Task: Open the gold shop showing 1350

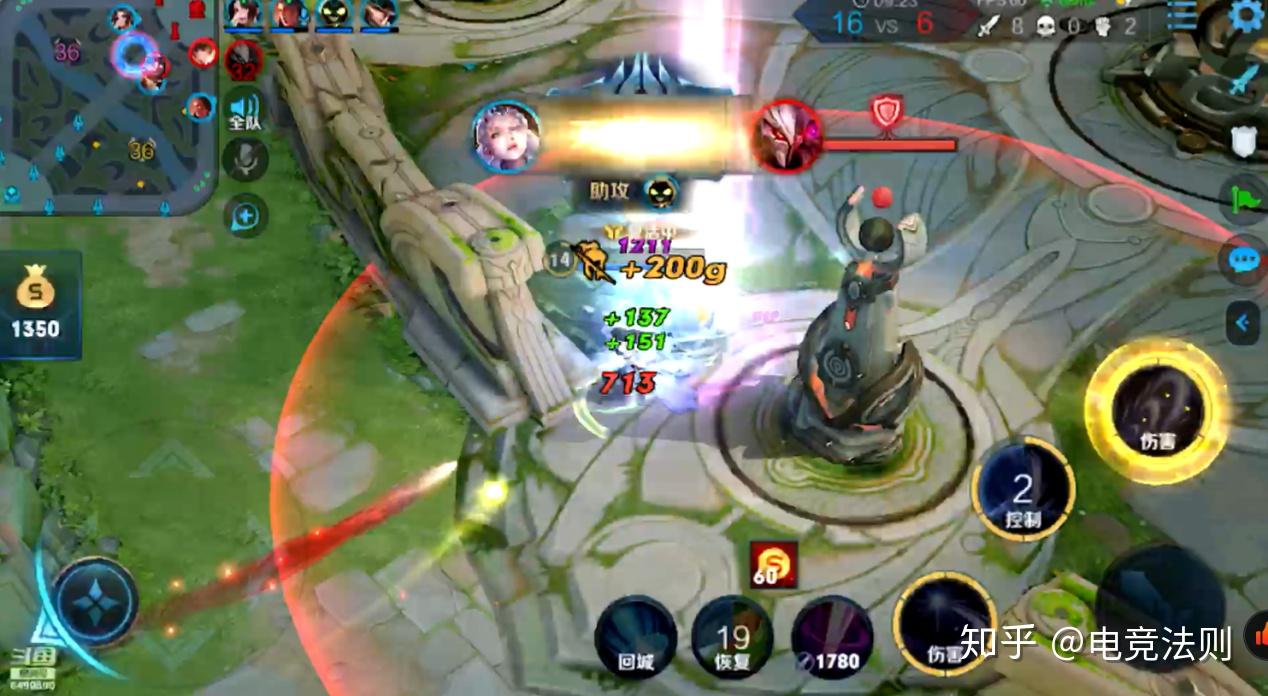Action: pyautogui.click(x=36, y=305)
